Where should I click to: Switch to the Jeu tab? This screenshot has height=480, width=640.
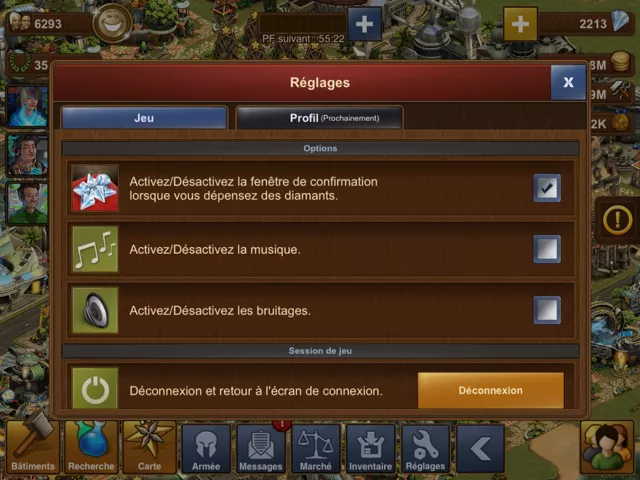click(144, 118)
